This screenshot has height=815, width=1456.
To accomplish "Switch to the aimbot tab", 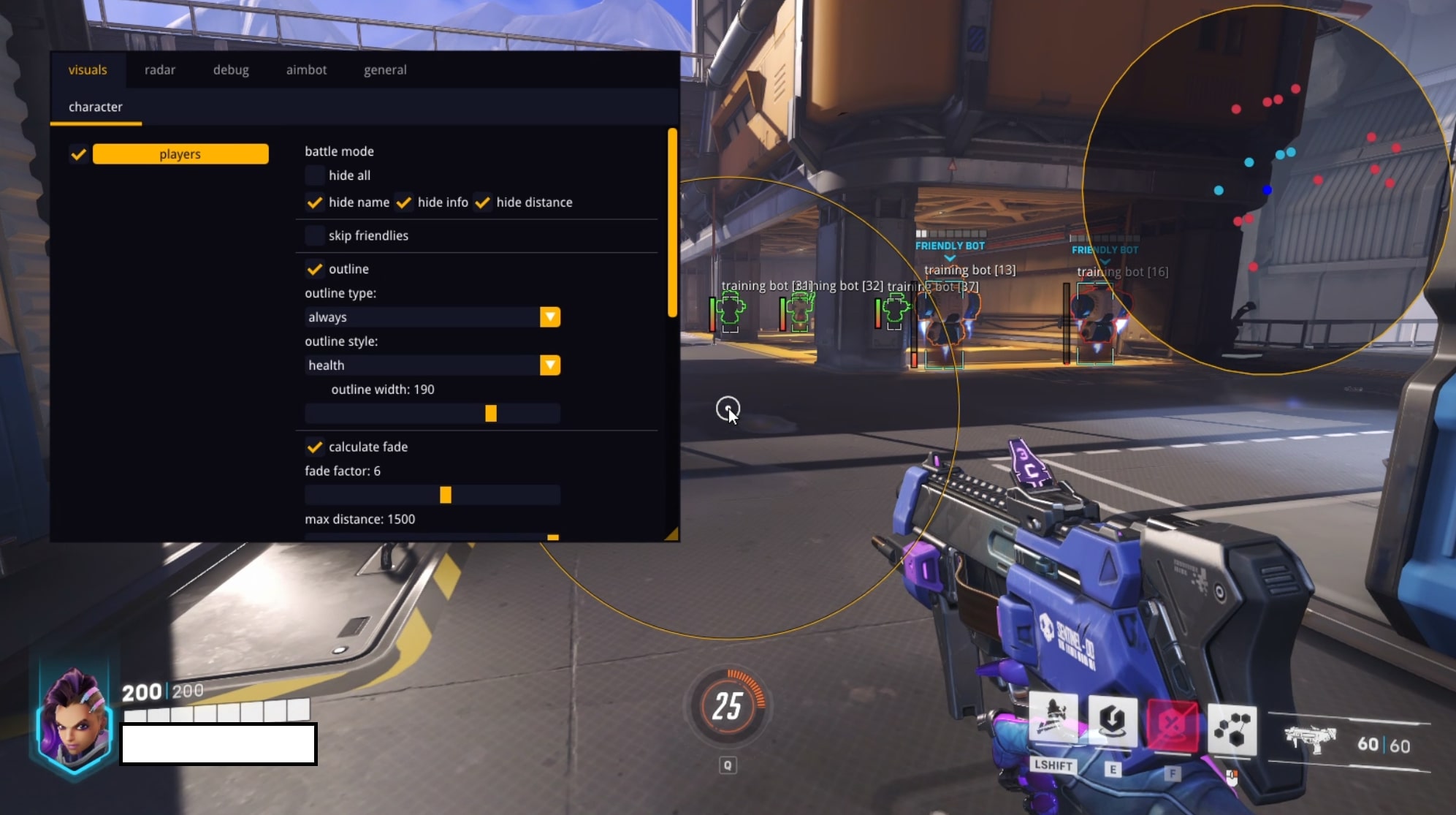I will tap(306, 69).
